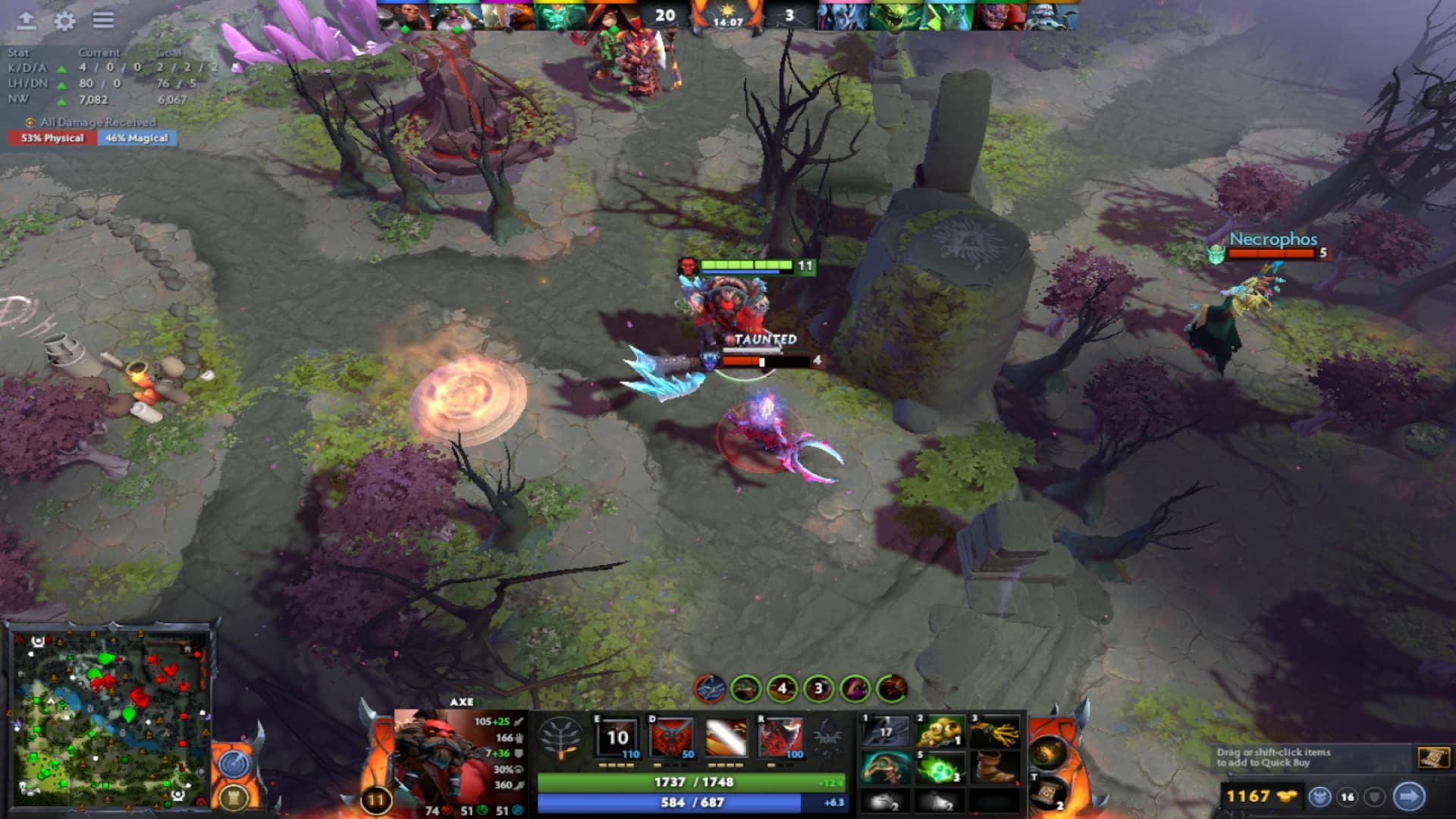This screenshot has width=1456, height=819.
Task: Open the main menu via the hamburger icon
Action: tap(105, 21)
